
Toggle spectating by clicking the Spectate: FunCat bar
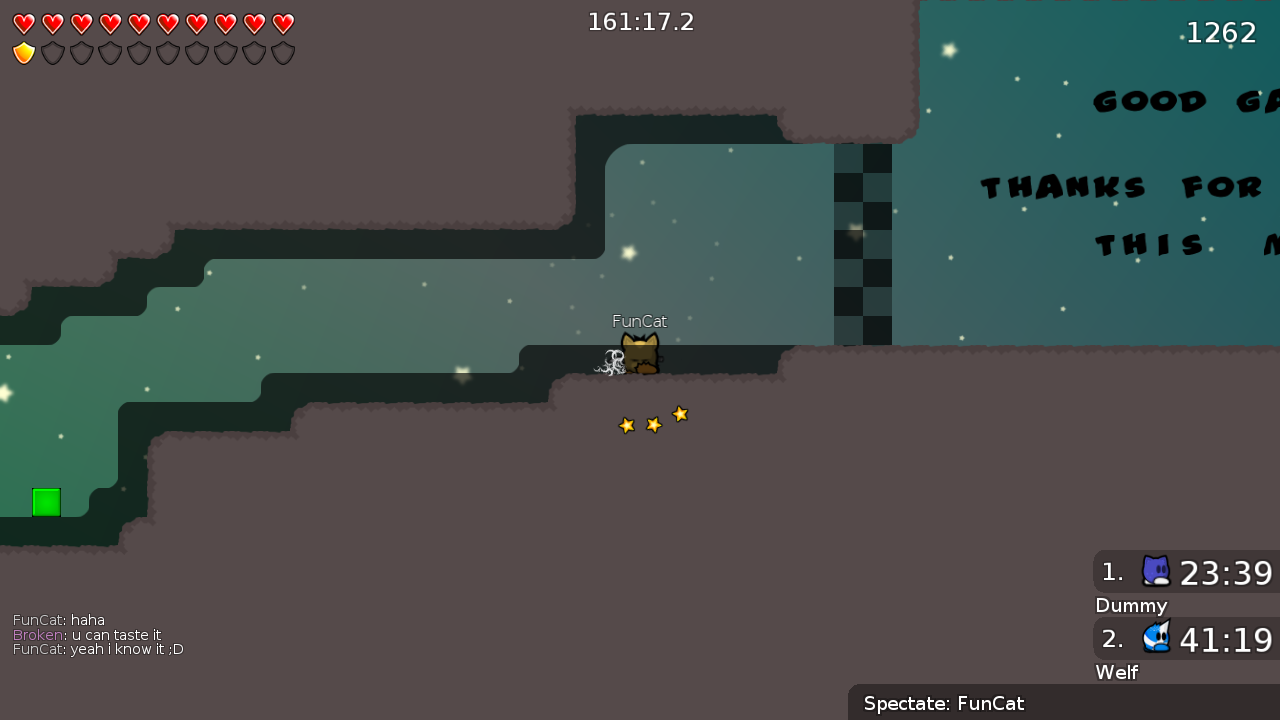943,703
